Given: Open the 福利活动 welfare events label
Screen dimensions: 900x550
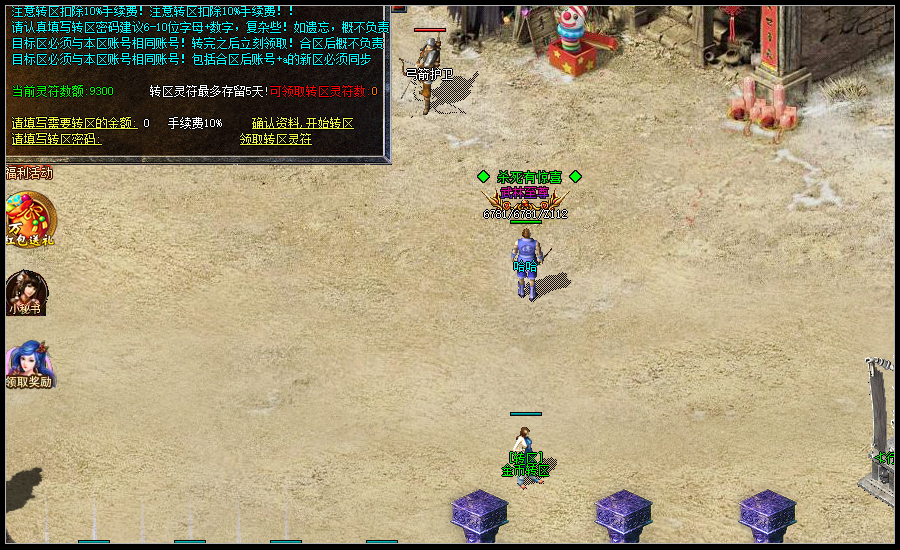Looking at the screenshot, I should (x=29, y=173).
